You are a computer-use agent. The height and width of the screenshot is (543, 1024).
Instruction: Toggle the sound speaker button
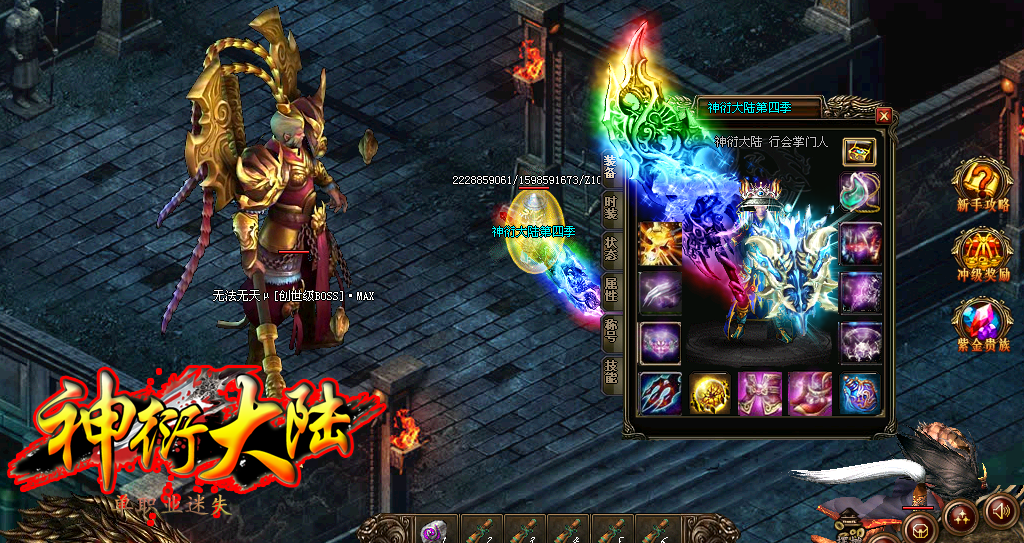pos(999,511)
